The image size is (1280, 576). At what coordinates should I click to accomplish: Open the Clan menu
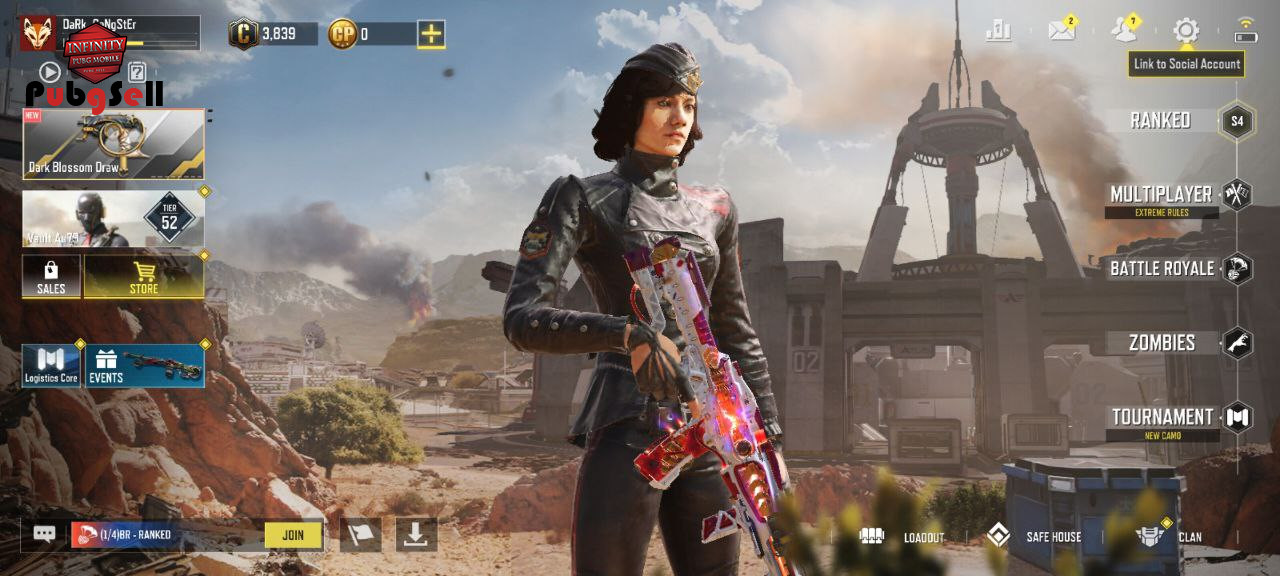click(x=1170, y=536)
